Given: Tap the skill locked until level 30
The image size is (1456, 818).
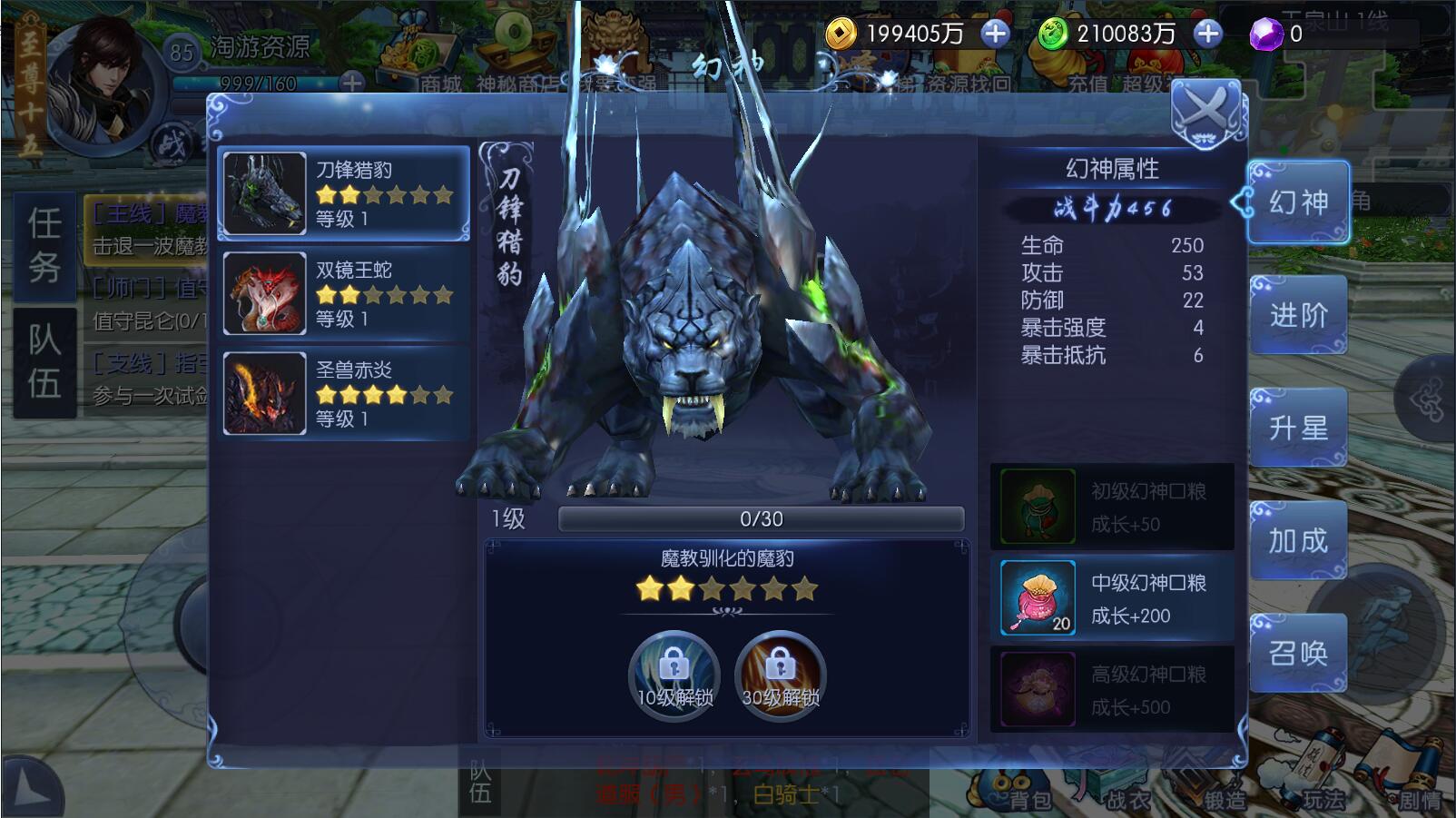Looking at the screenshot, I should click(x=780, y=675).
